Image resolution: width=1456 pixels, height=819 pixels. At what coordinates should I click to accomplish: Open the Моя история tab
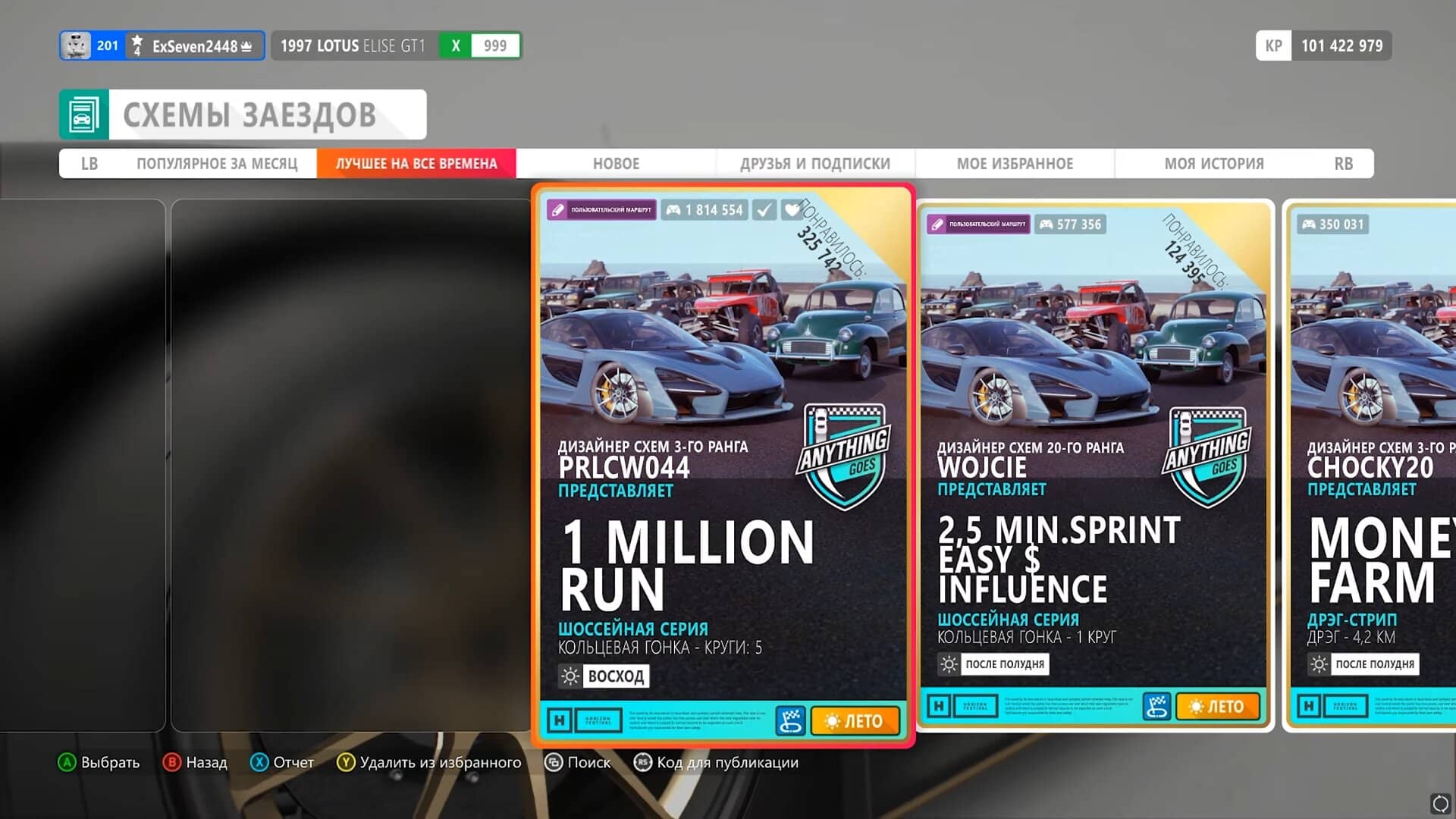pos(1214,164)
